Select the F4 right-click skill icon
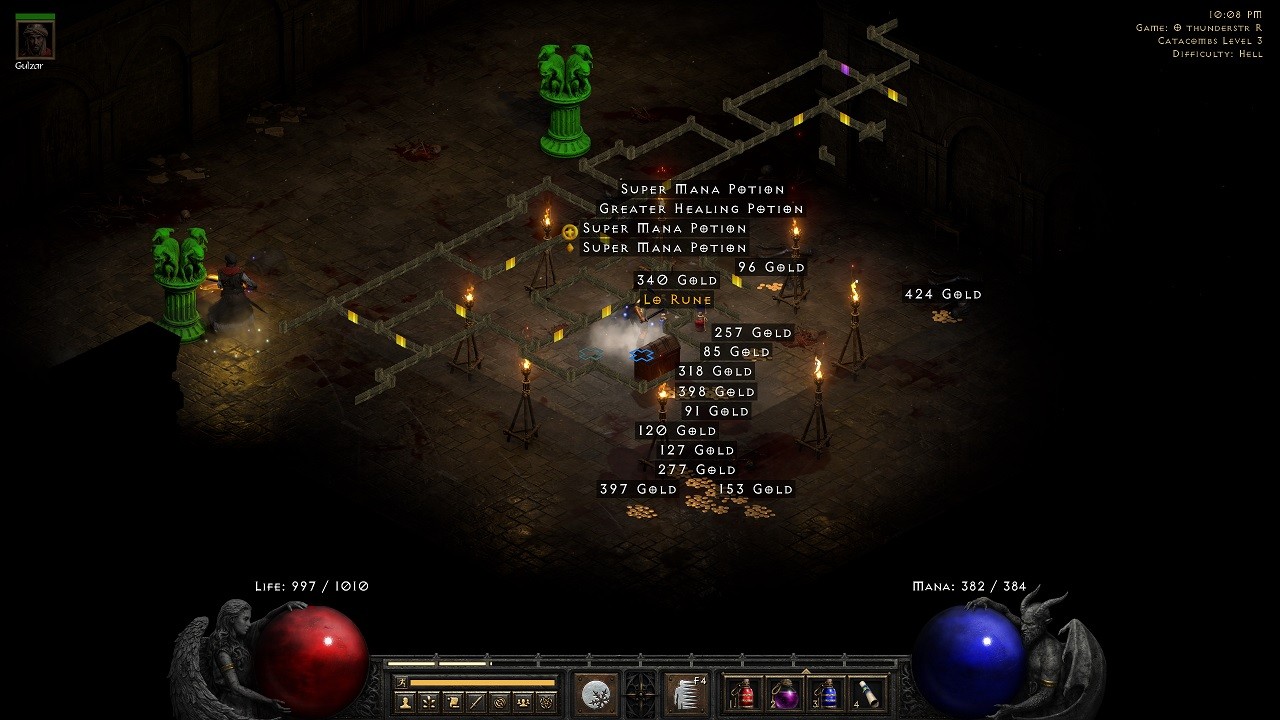Image resolution: width=1280 pixels, height=720 pixels. click(687, 693)
